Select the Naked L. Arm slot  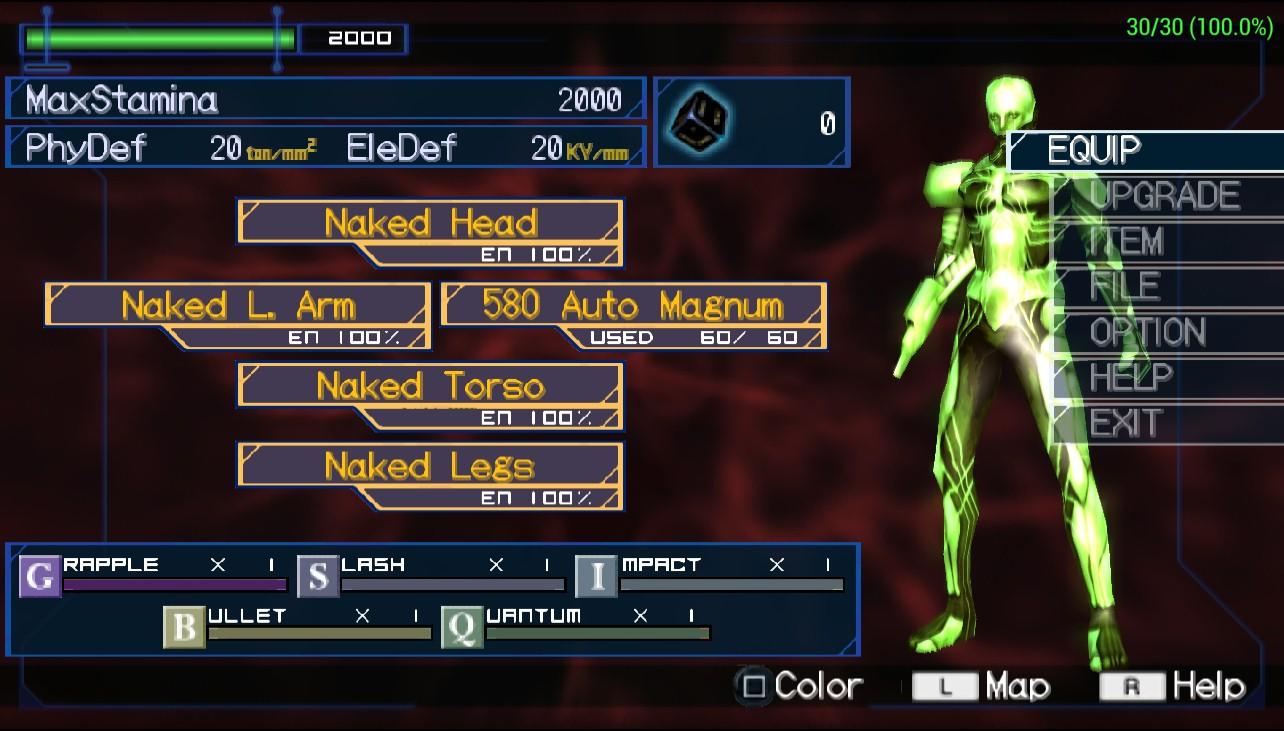tap(238, 305)
